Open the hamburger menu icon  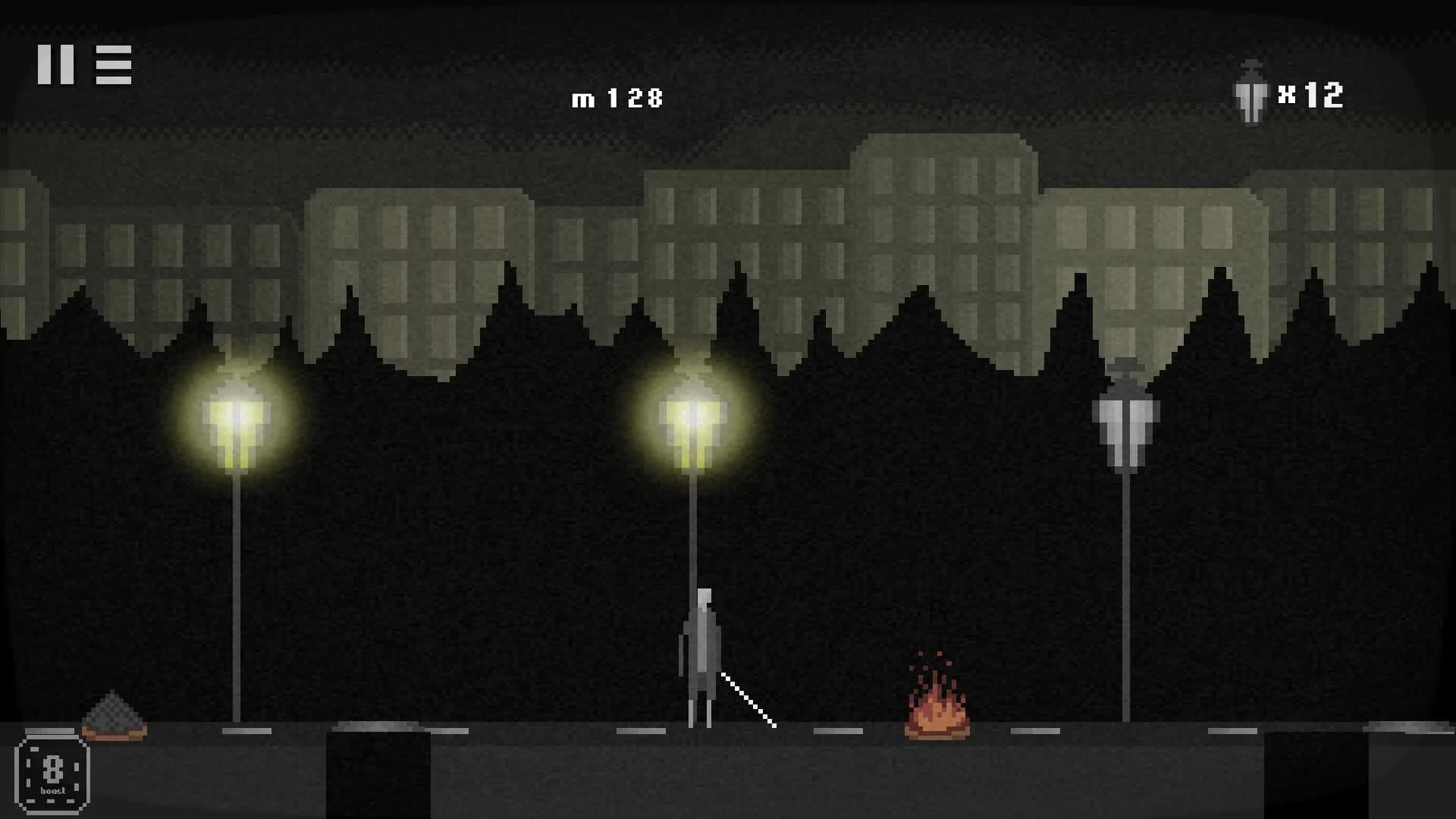112,64
